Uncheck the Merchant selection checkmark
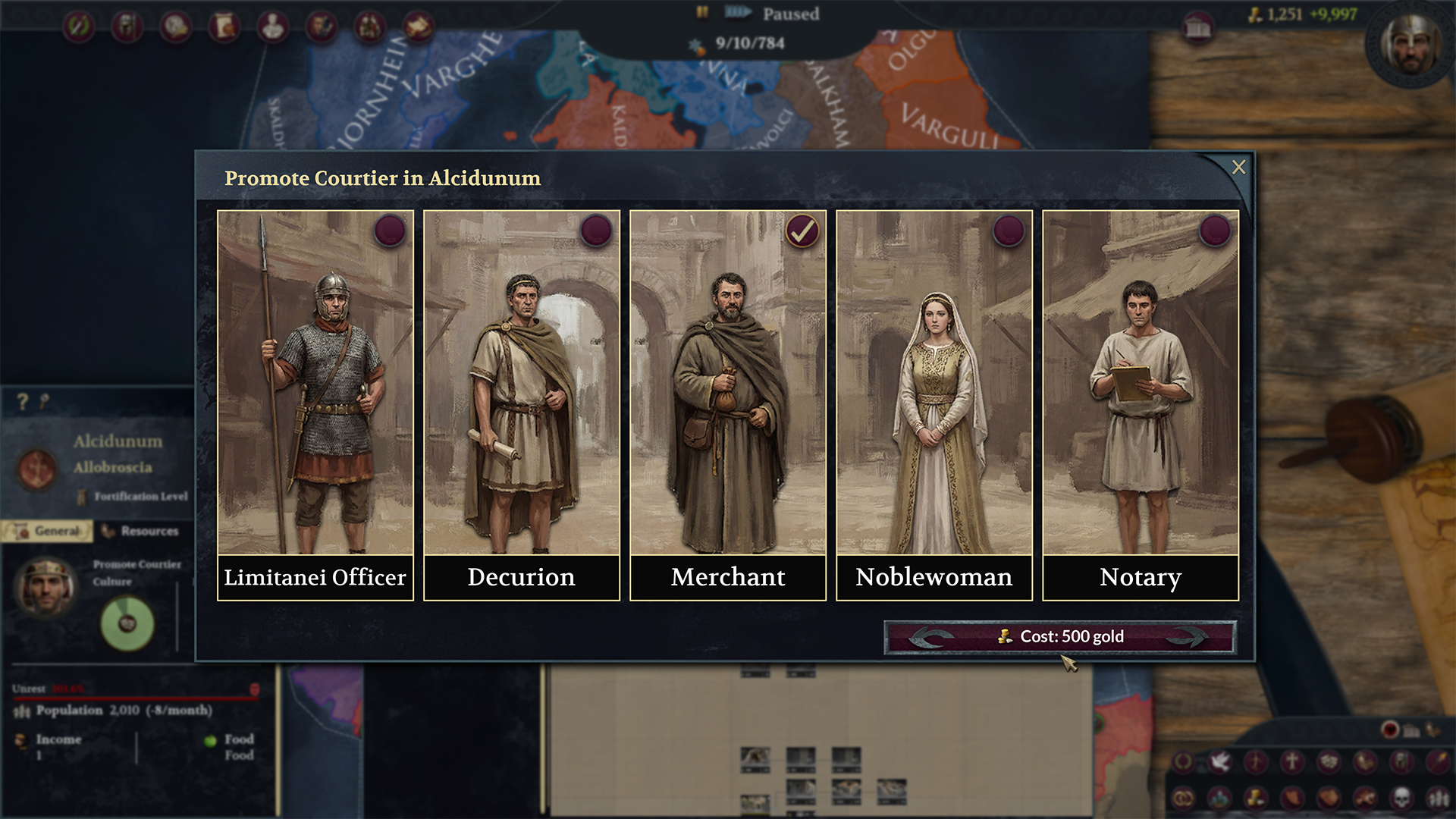 click(802, 231)
